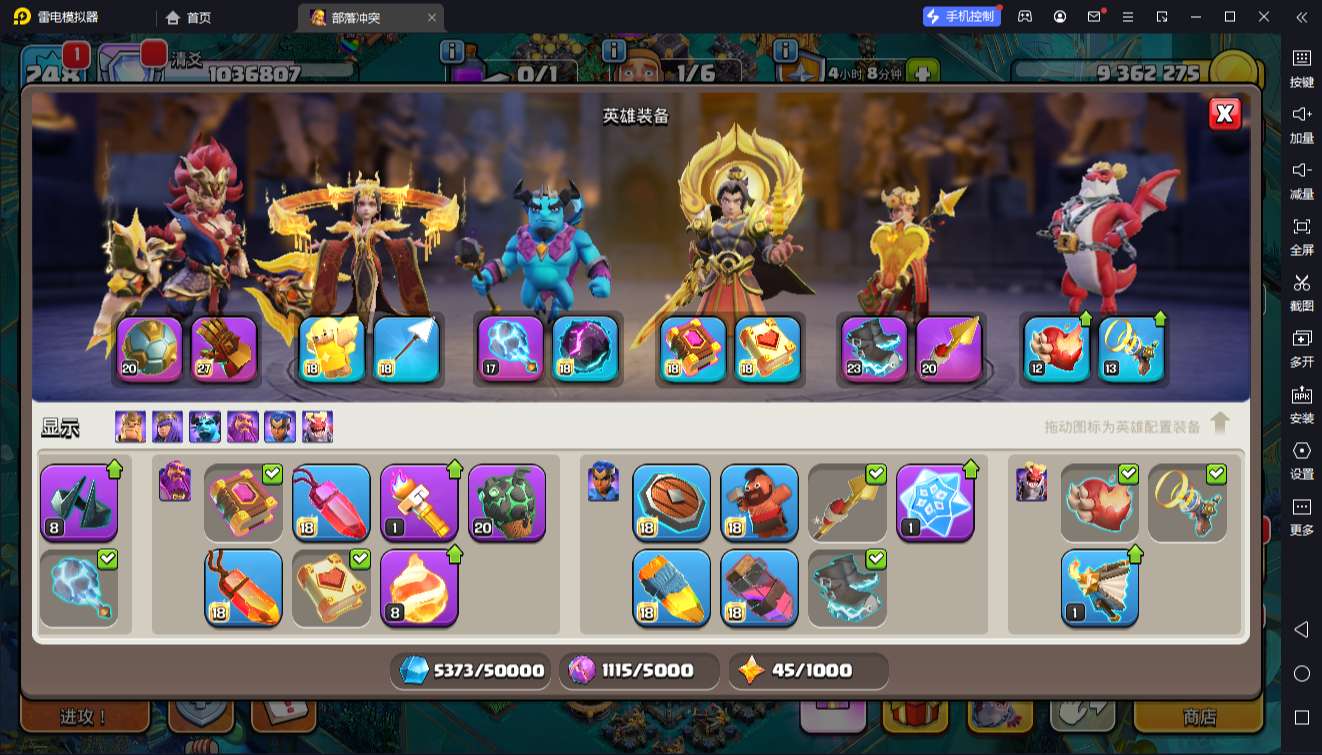
Task: Choose the level 20 rocket spear equipped slot
Action: click(x=948, y=349)
